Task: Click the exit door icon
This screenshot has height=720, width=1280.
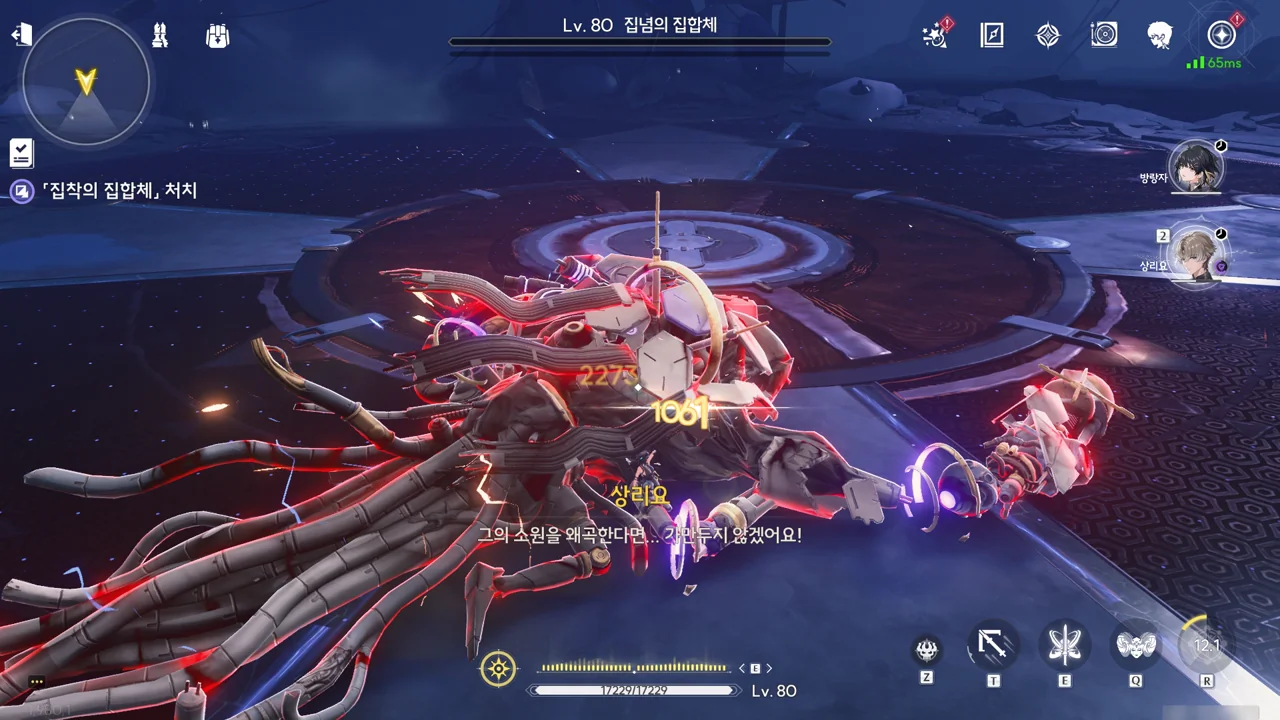Action: [21, 35]
